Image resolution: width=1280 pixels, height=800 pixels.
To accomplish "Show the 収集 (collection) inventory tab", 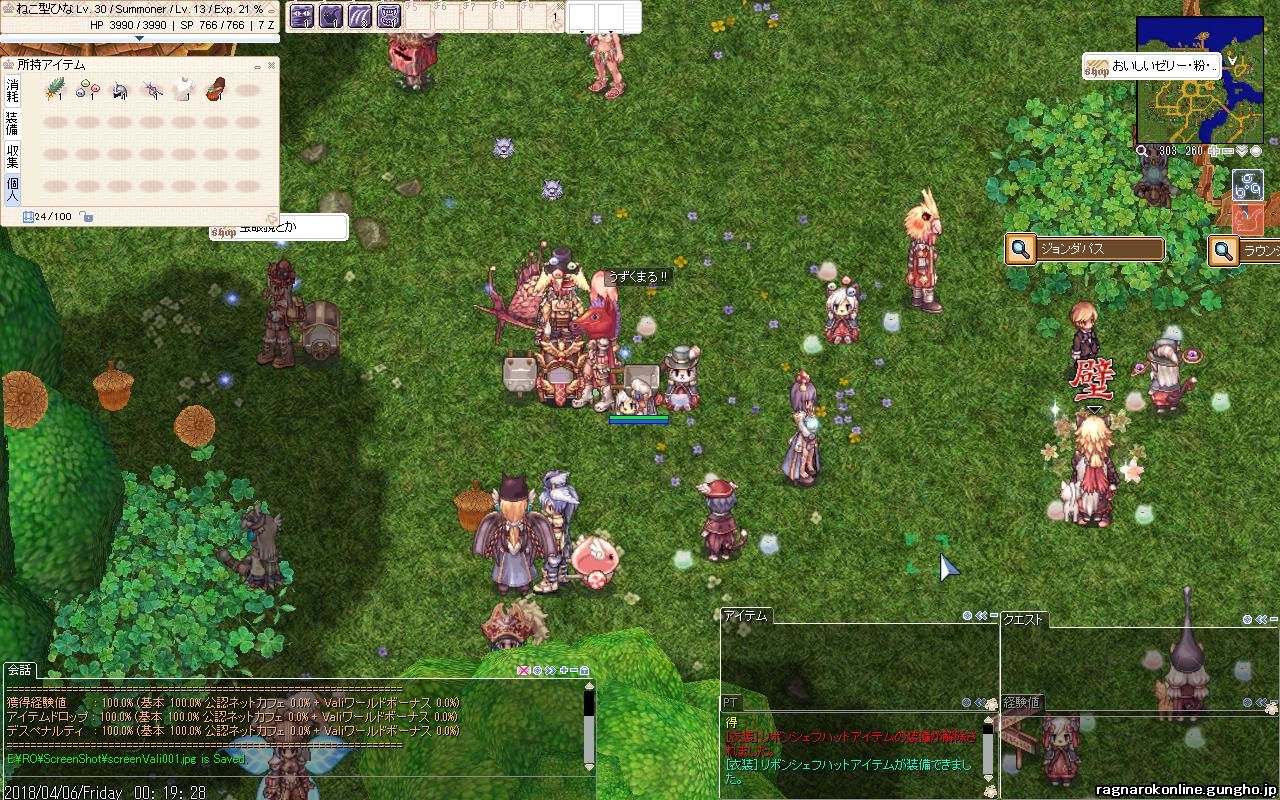I will pos(13,155).
